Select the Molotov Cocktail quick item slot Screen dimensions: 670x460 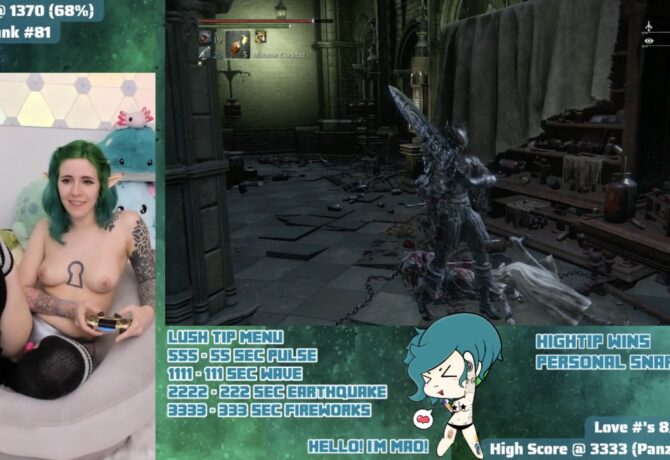coord(237,43)
